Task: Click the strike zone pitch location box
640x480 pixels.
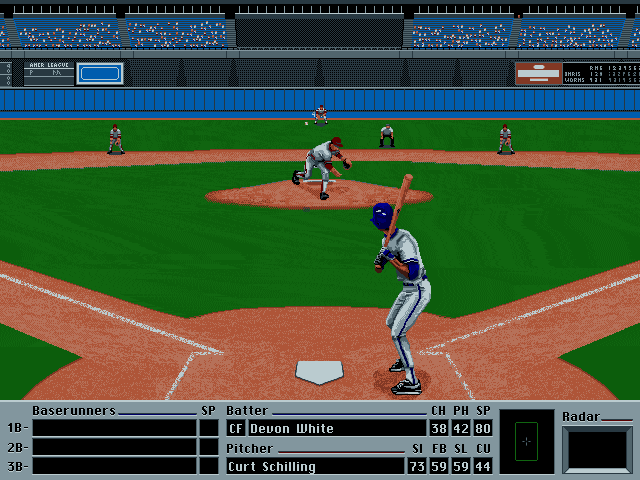Action: [x=526, y=441]
